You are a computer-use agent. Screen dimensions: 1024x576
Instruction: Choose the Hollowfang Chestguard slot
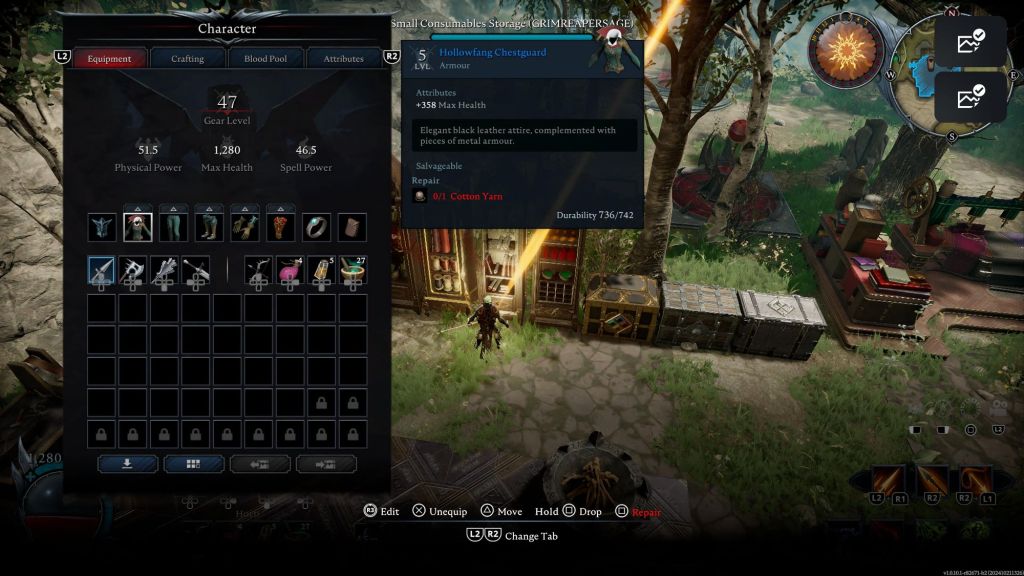pos(137,227)
